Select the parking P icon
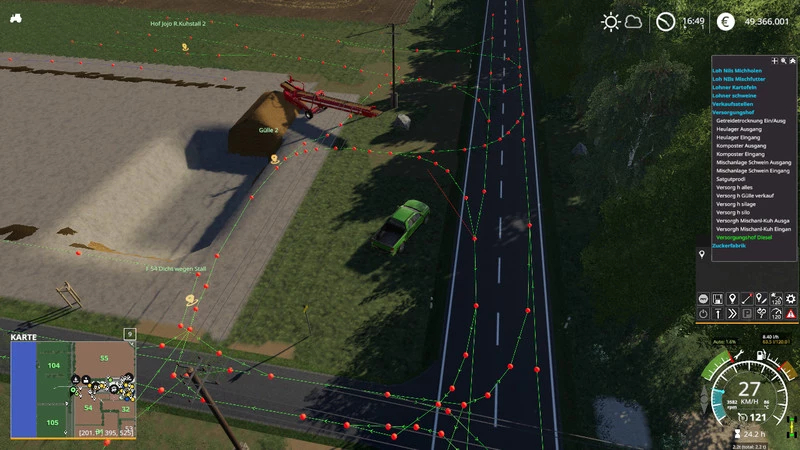The image size is (800, 450). point(746,313)
